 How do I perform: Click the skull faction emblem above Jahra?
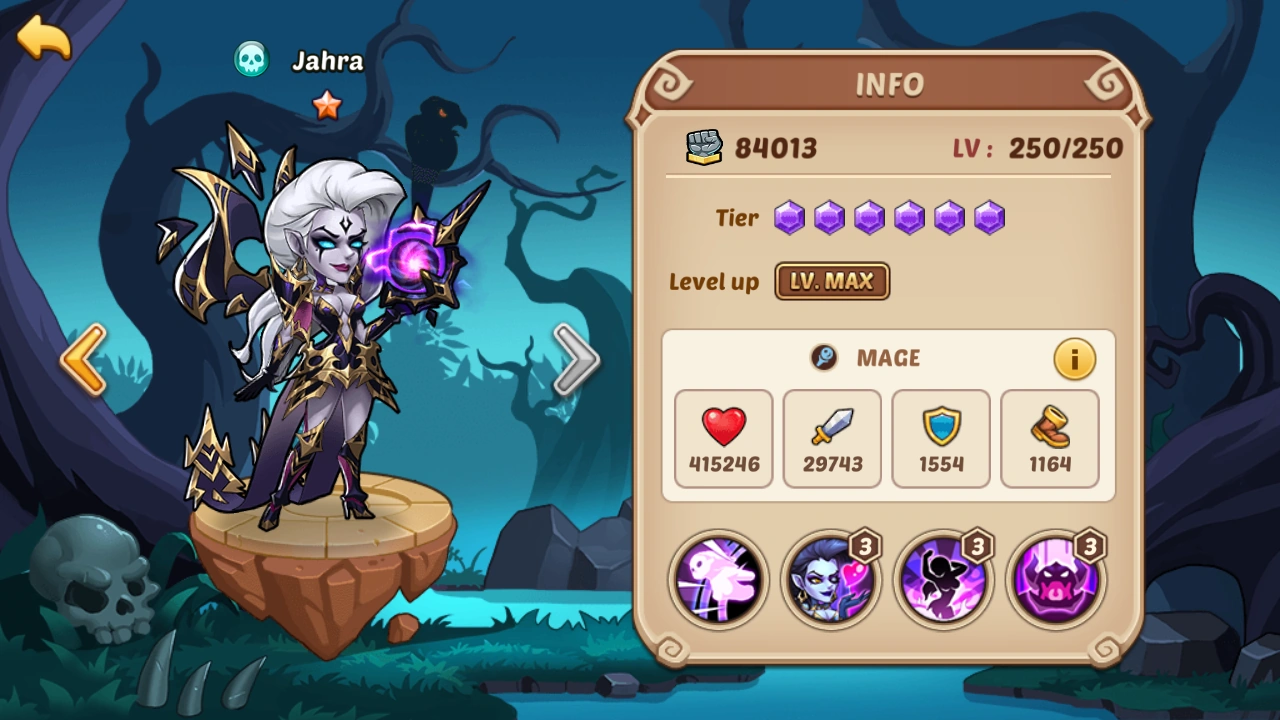[x=250, y=60]
